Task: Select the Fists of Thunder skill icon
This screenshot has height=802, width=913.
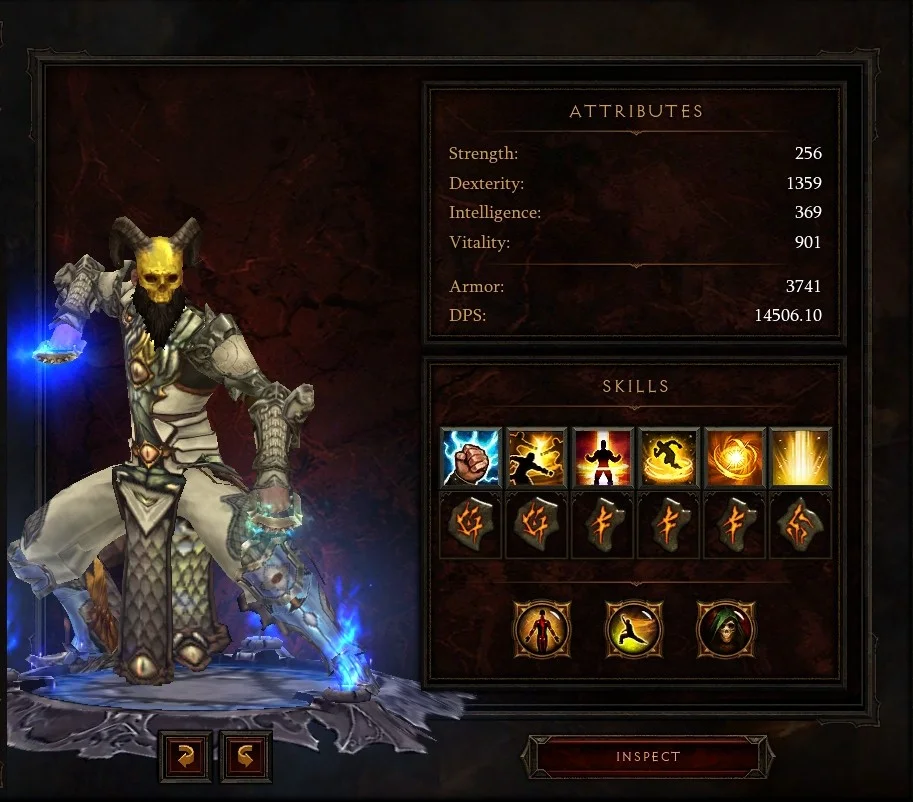Action: pos(471,458)
